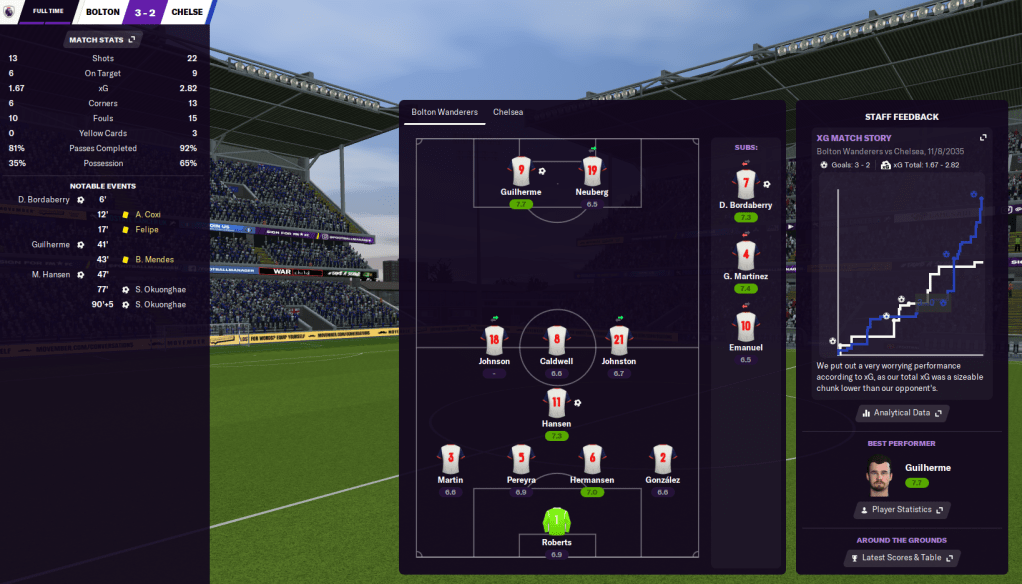This screenshot has height=584, width=1022.
Task: Switch to the Chelsea lineup tab
Action: pyautogui.click(x=508, y=112)
